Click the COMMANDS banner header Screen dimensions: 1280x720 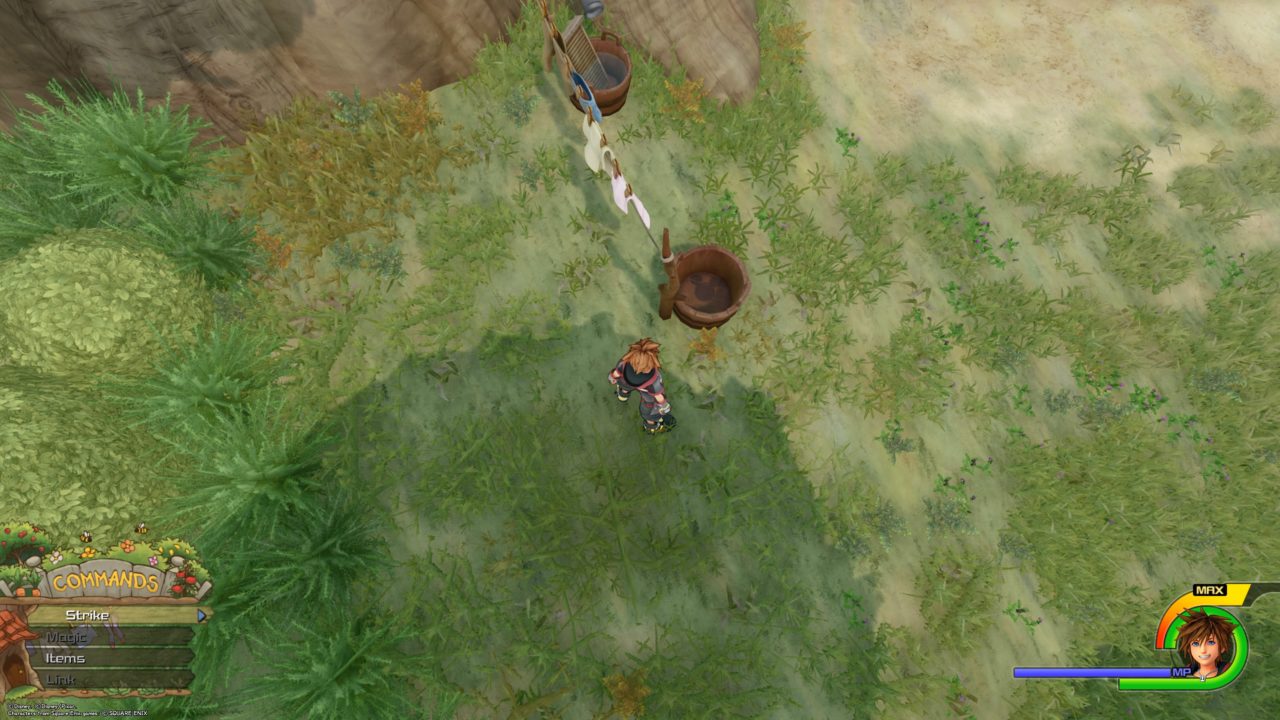click(x=105, y=580)
